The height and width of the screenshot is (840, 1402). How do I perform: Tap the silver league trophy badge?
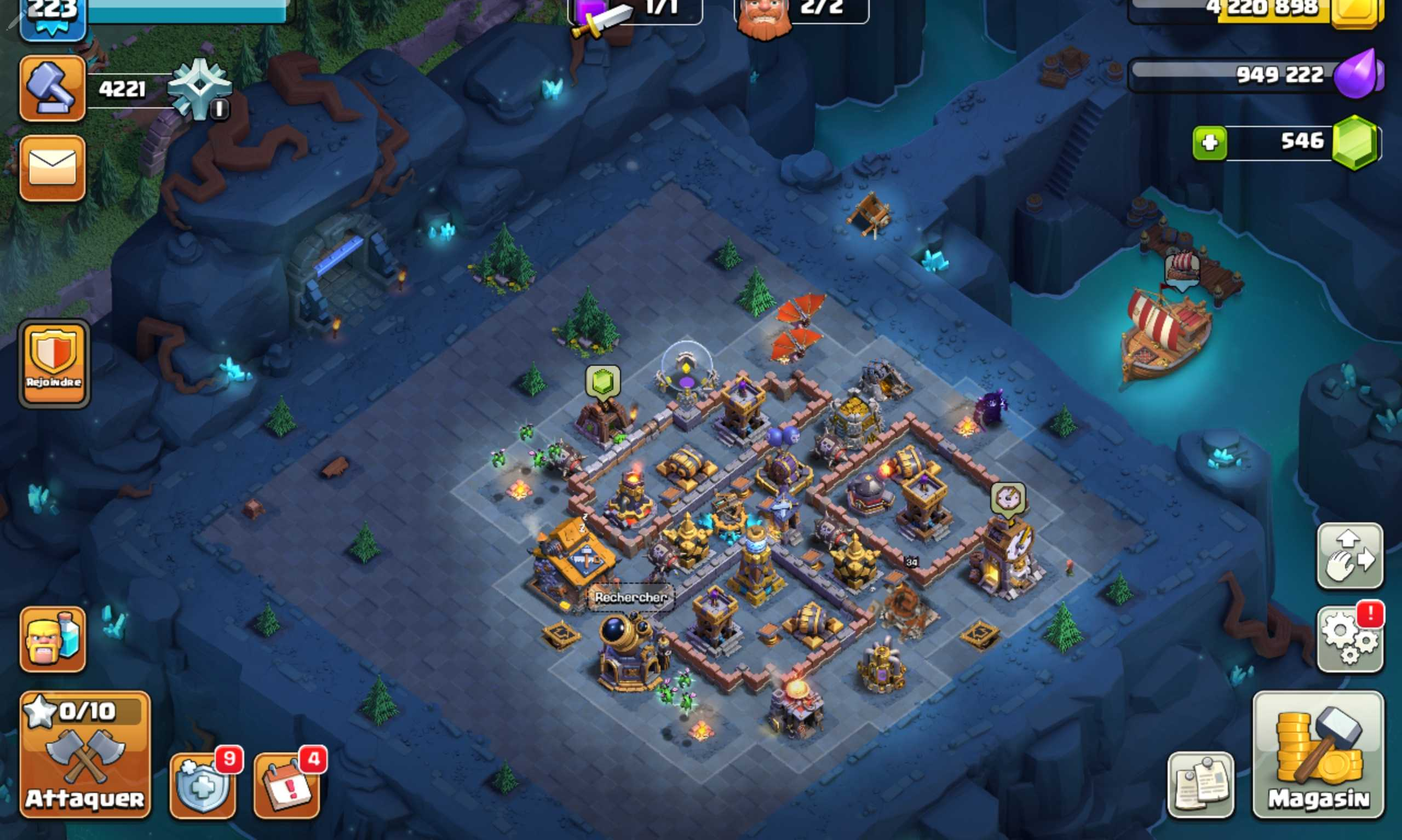199,88
